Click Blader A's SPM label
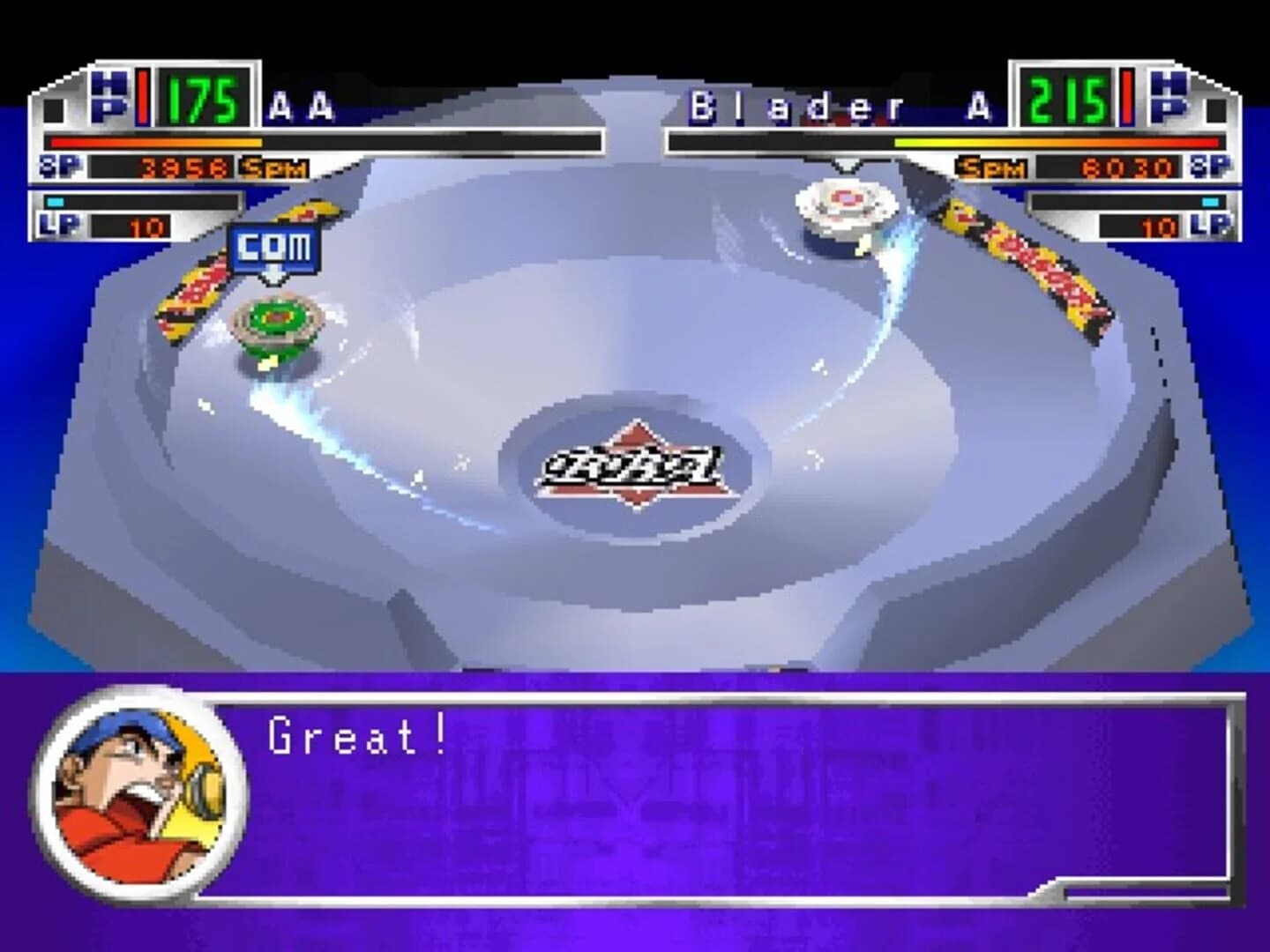 point(992,166)
